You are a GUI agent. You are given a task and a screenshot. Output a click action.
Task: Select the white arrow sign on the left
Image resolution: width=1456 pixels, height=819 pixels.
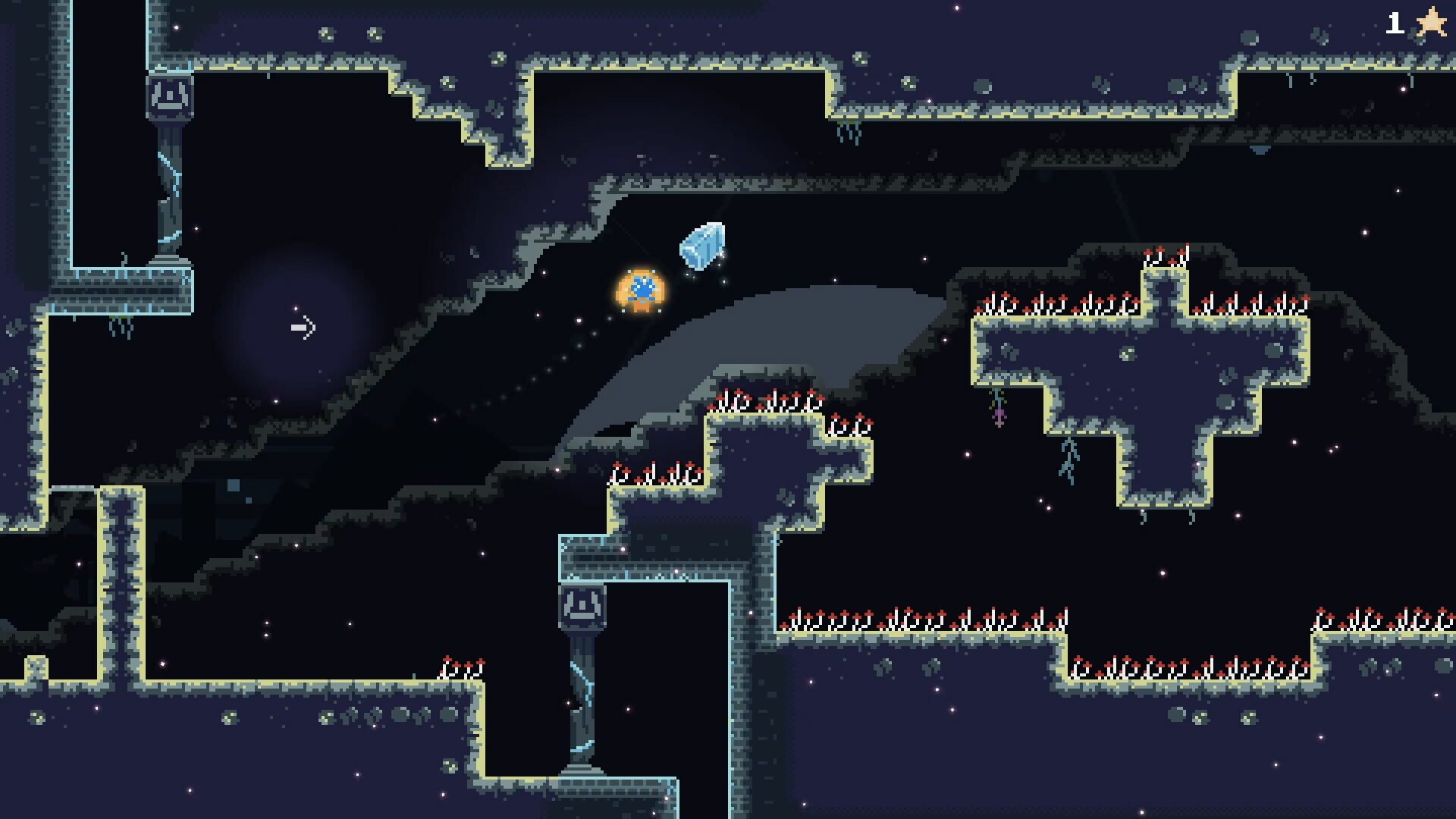302,326
